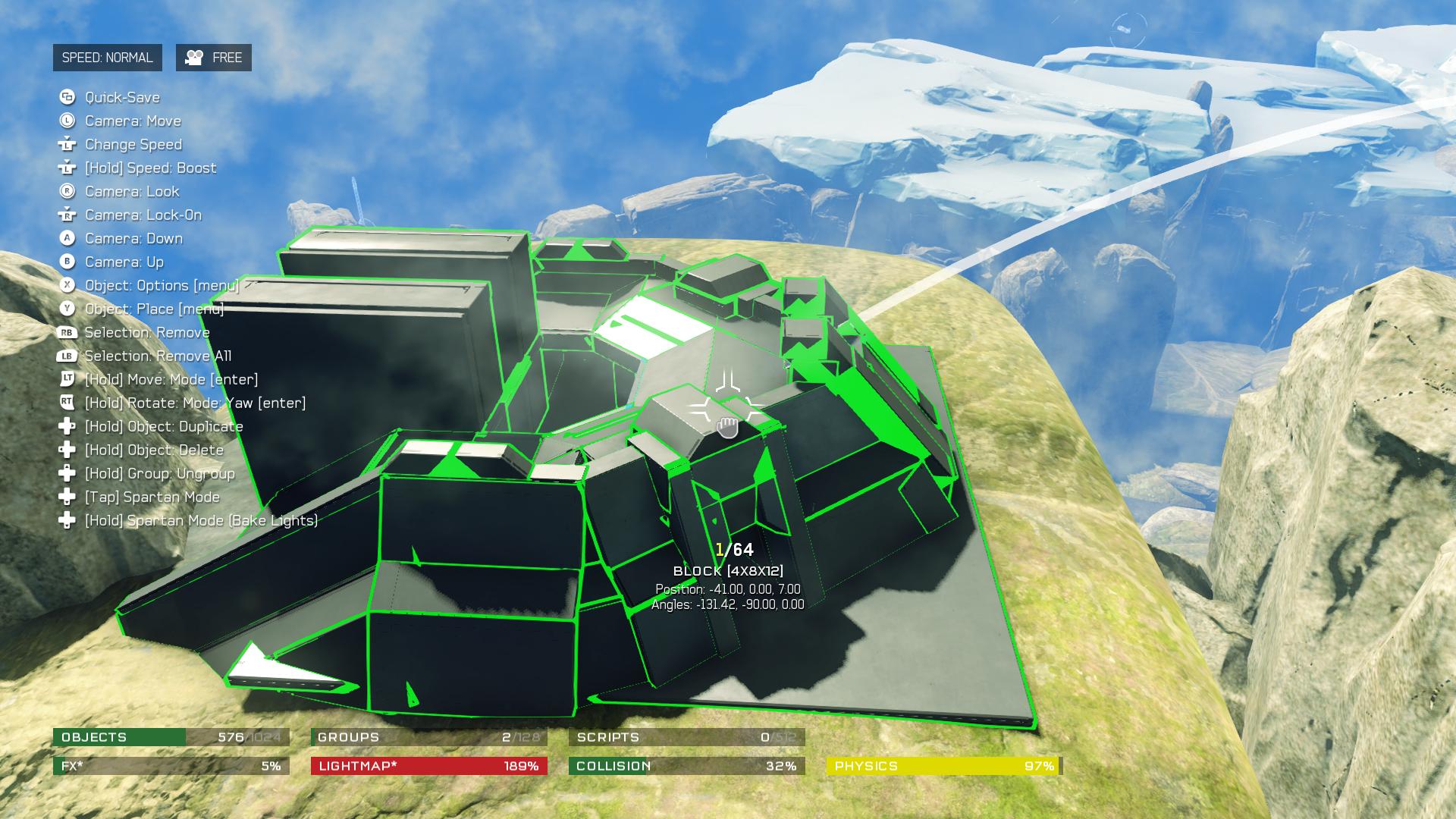Toggle the SPEED: NORMAL indicator
Image resolution: width=1456 pixels, height=819 pixels.
click(x=107, y=58)
